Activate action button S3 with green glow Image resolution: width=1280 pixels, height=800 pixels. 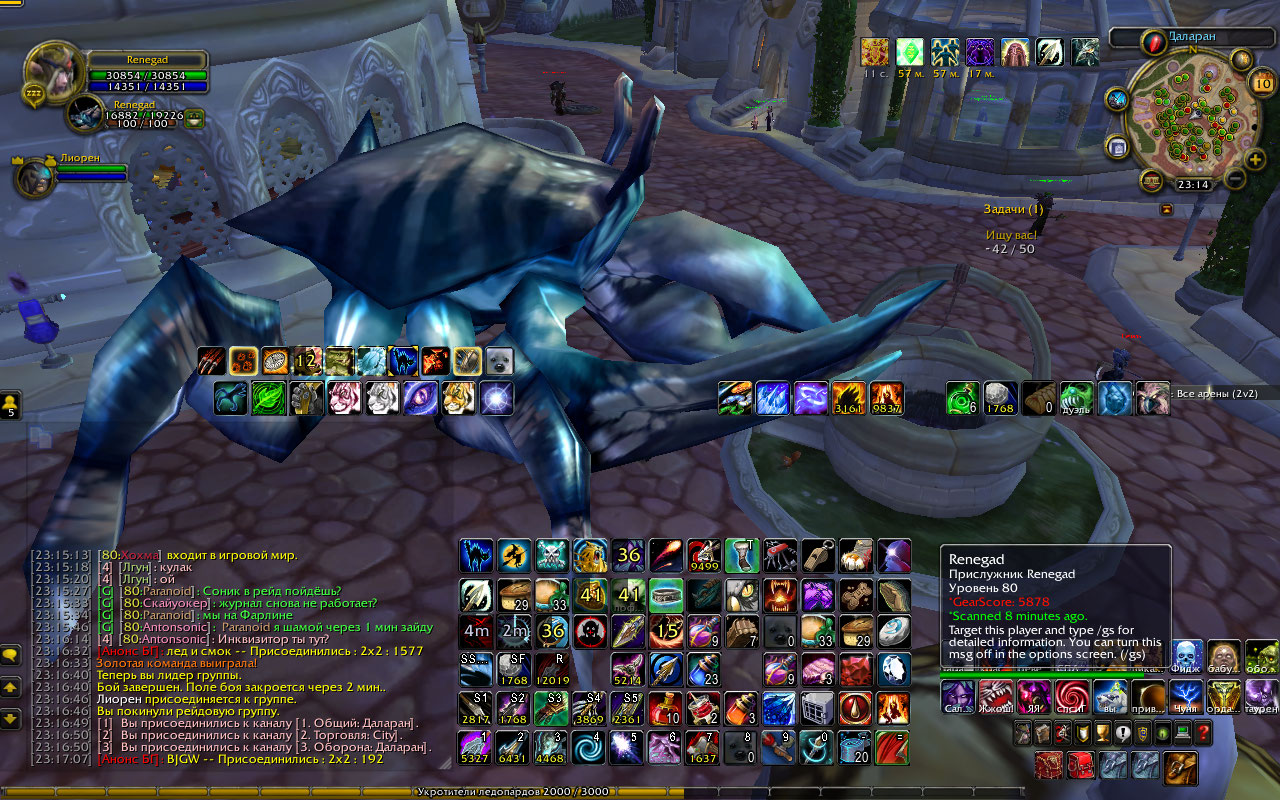pos(552,708)
